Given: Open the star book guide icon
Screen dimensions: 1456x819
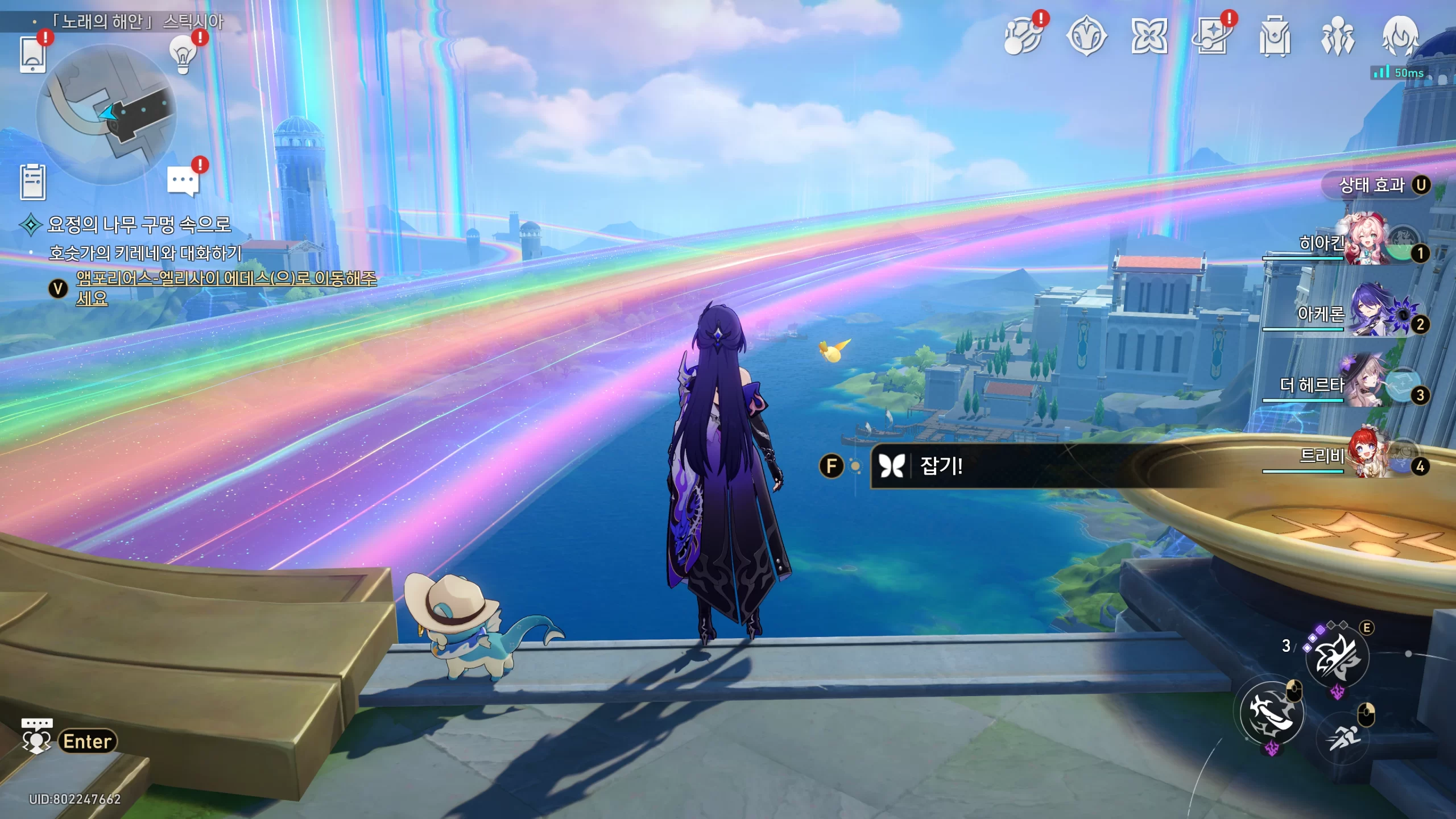Looking at the screenshot, I should [x=1212, y=38].
